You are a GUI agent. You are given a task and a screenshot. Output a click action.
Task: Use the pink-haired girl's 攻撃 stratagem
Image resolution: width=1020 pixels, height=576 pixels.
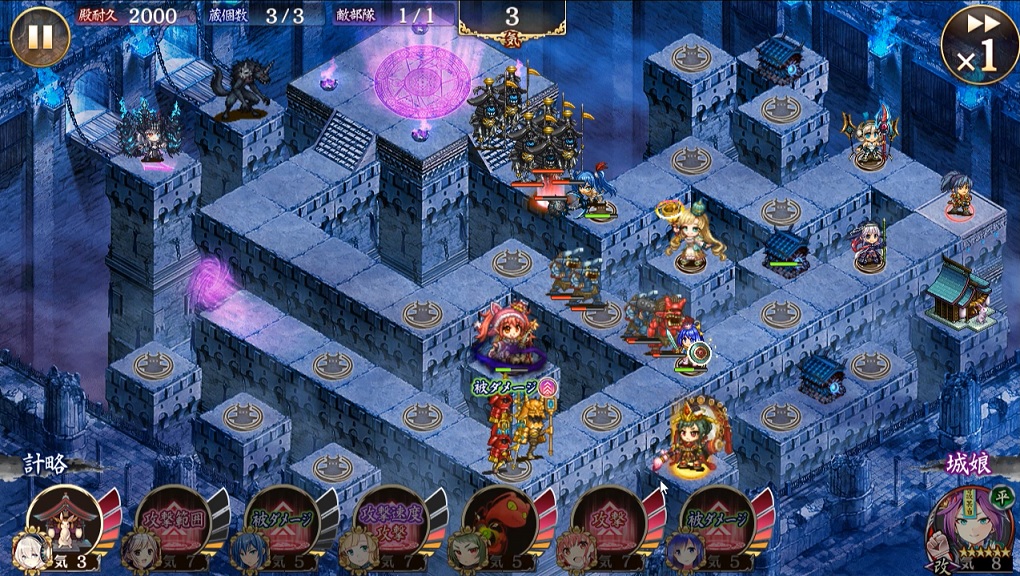pyautogui.click(x=608, y=523)
